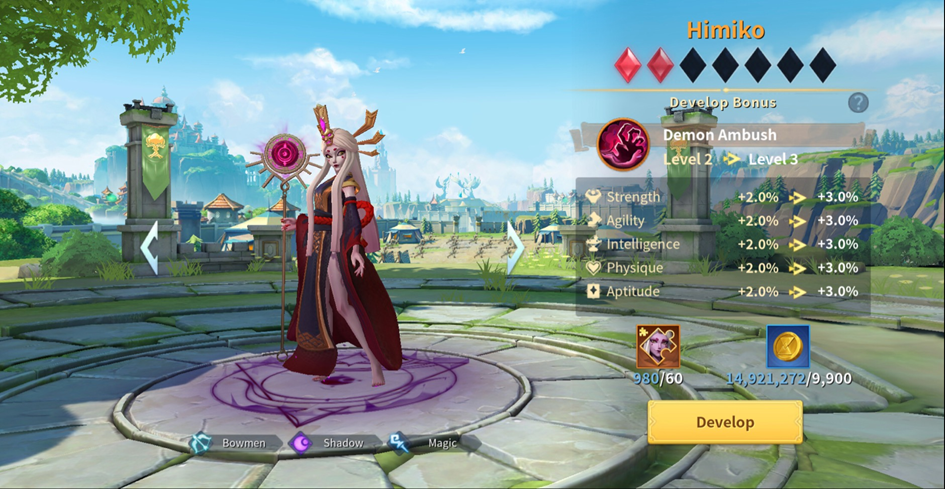Tap the Himiko fragment cost icon
This screenshot has height=489, width=945.
tap(658, 347)
